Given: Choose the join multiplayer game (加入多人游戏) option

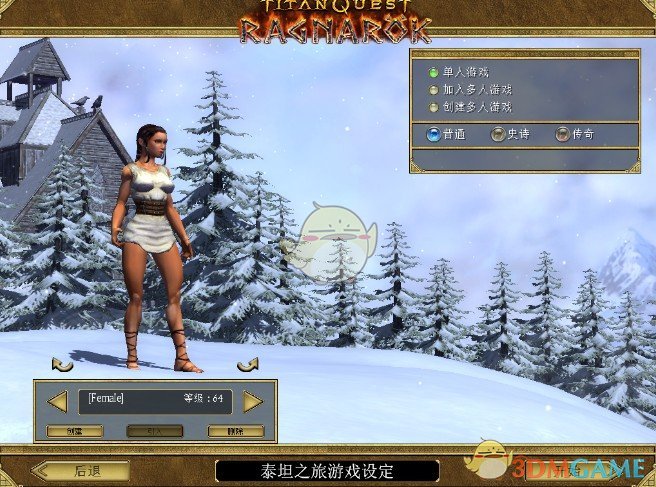Looking at the screenshot, I should coord(432,90).
